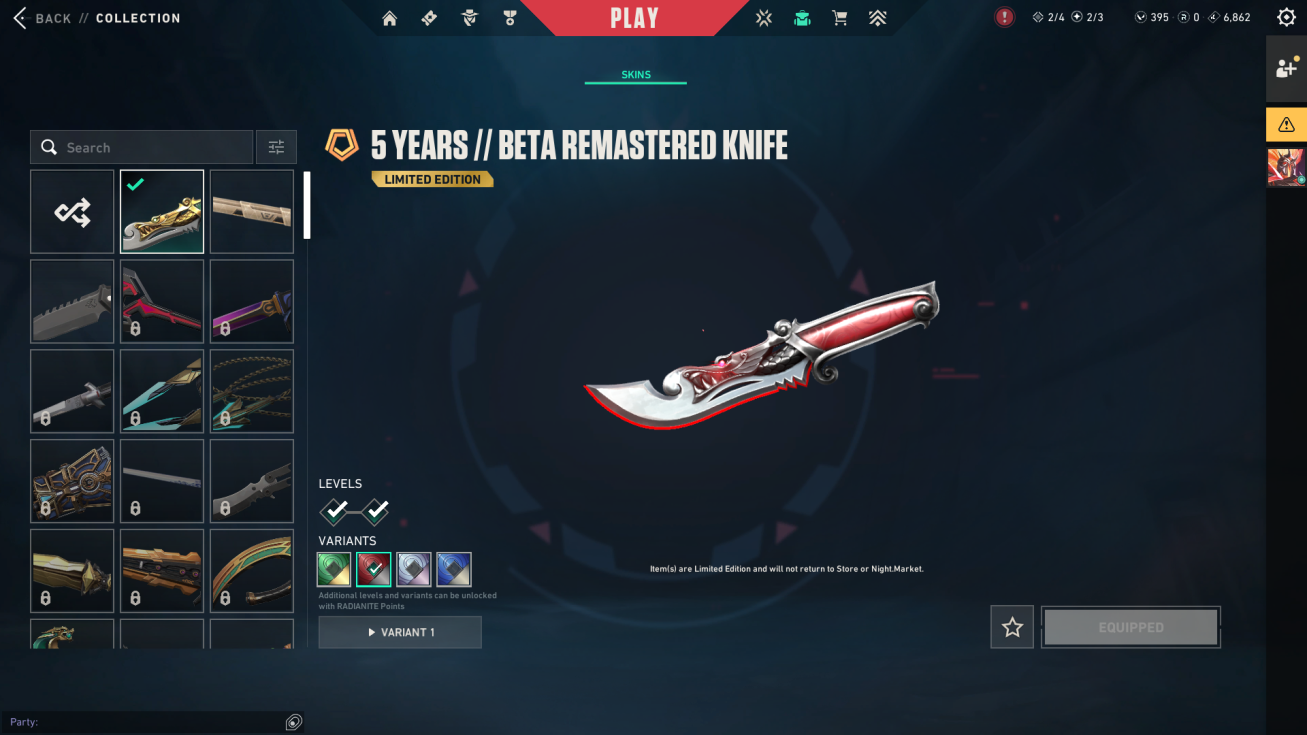Open the settings gear icon
This screenshot has height=735, width=1307.
pos(1286,18)
